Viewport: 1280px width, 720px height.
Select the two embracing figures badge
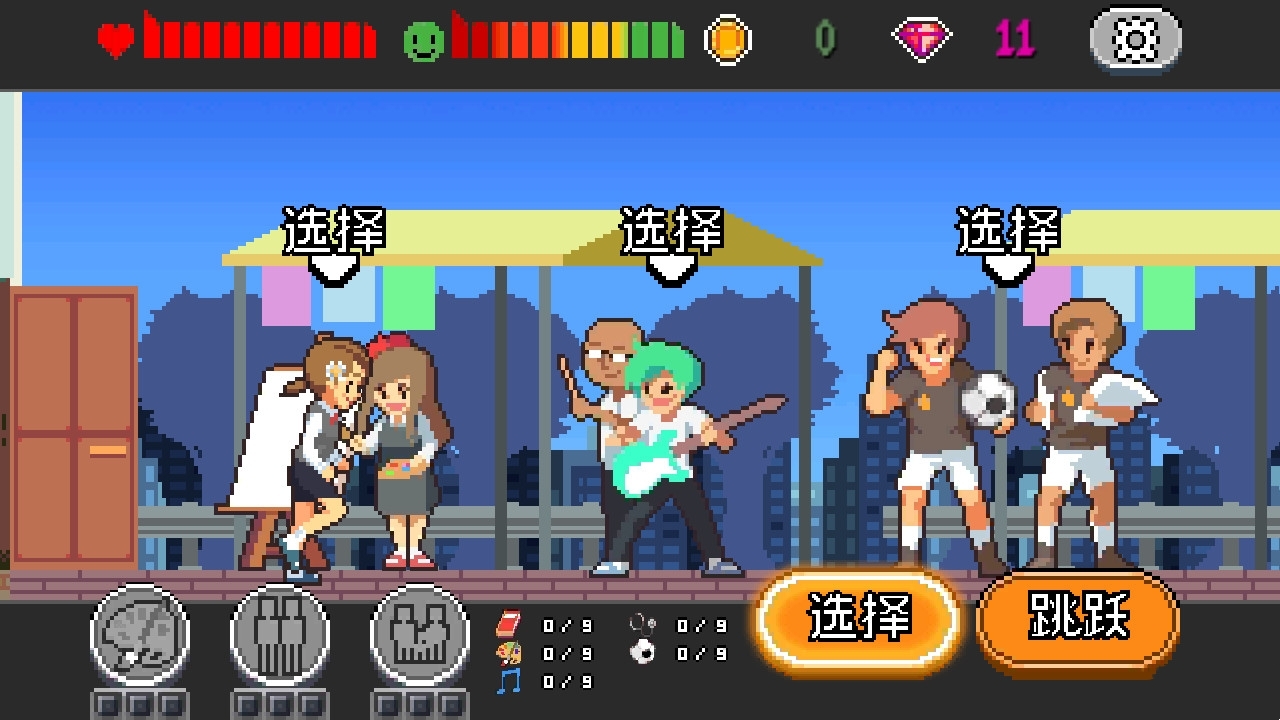tap(419, 635)
